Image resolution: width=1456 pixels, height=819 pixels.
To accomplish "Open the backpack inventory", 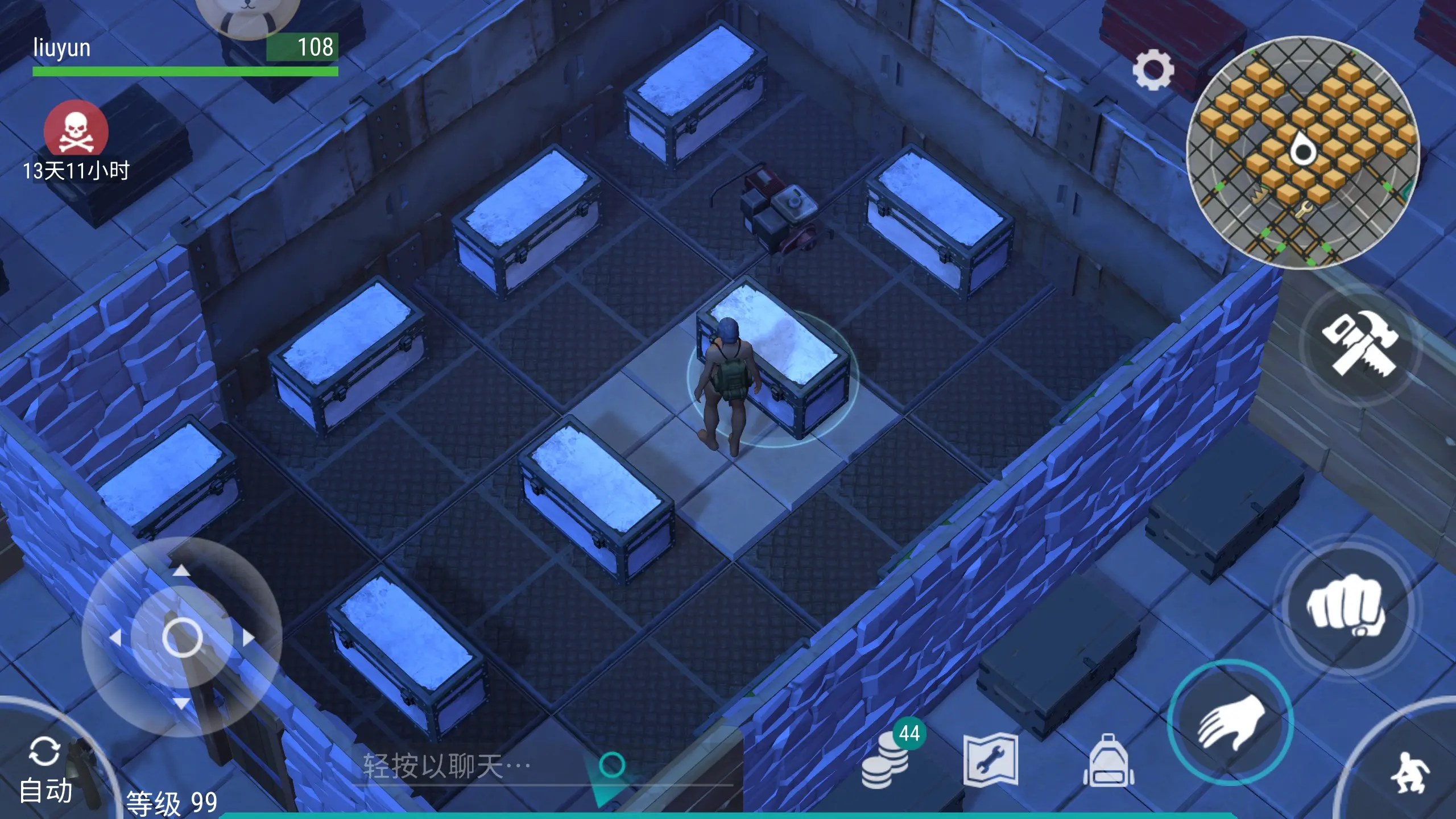I will (1108, 760).
